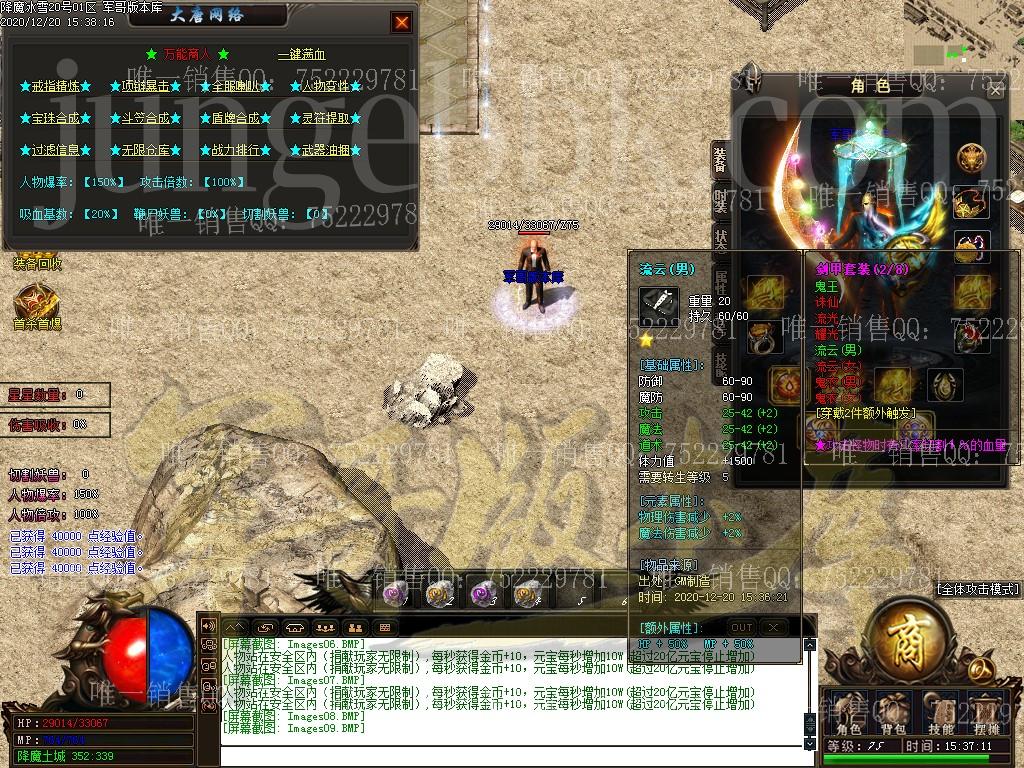Close the 角色 character window

(x=995, y=90)
